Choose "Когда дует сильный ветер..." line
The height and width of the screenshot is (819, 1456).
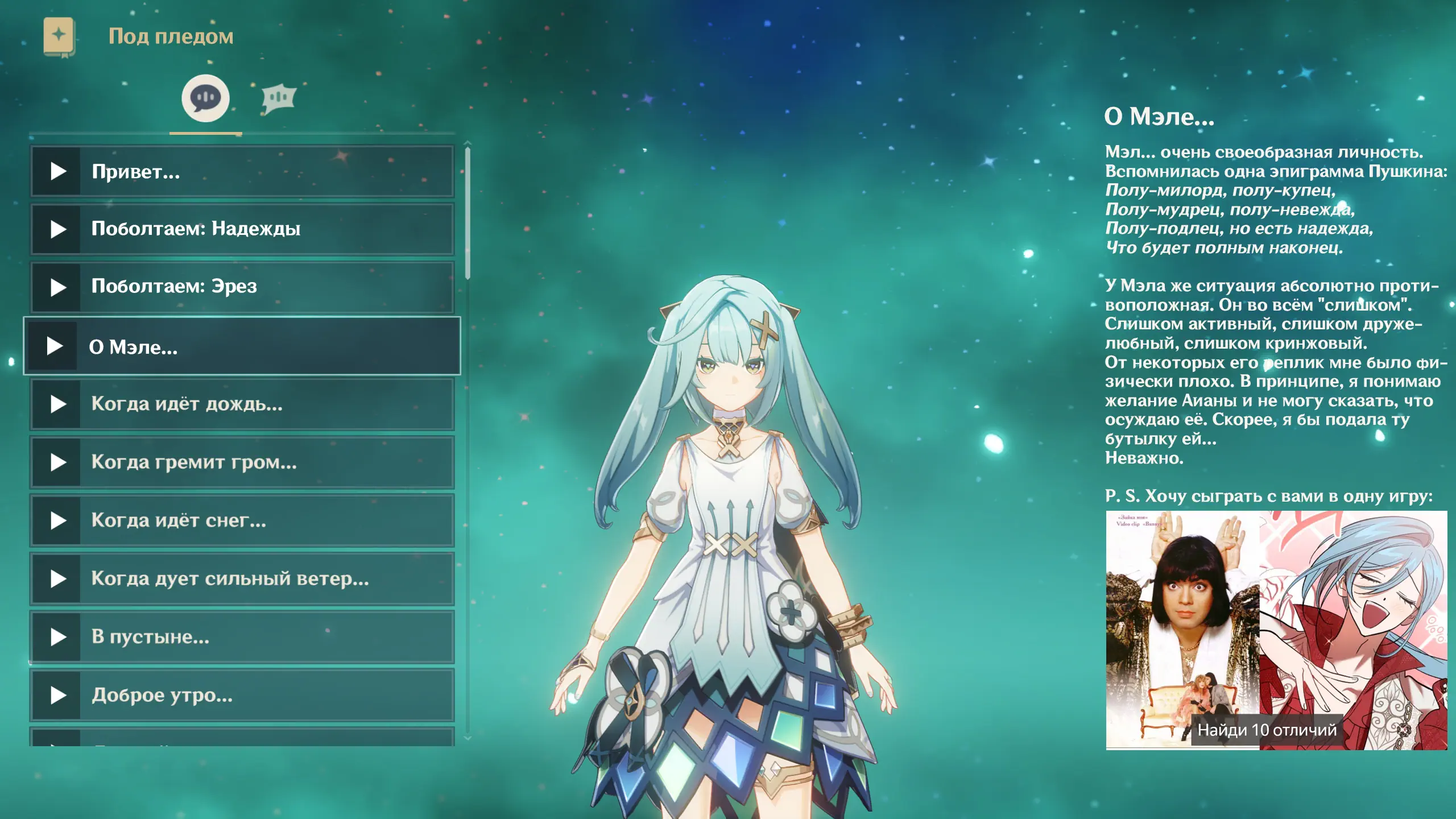tap(242, 579)
